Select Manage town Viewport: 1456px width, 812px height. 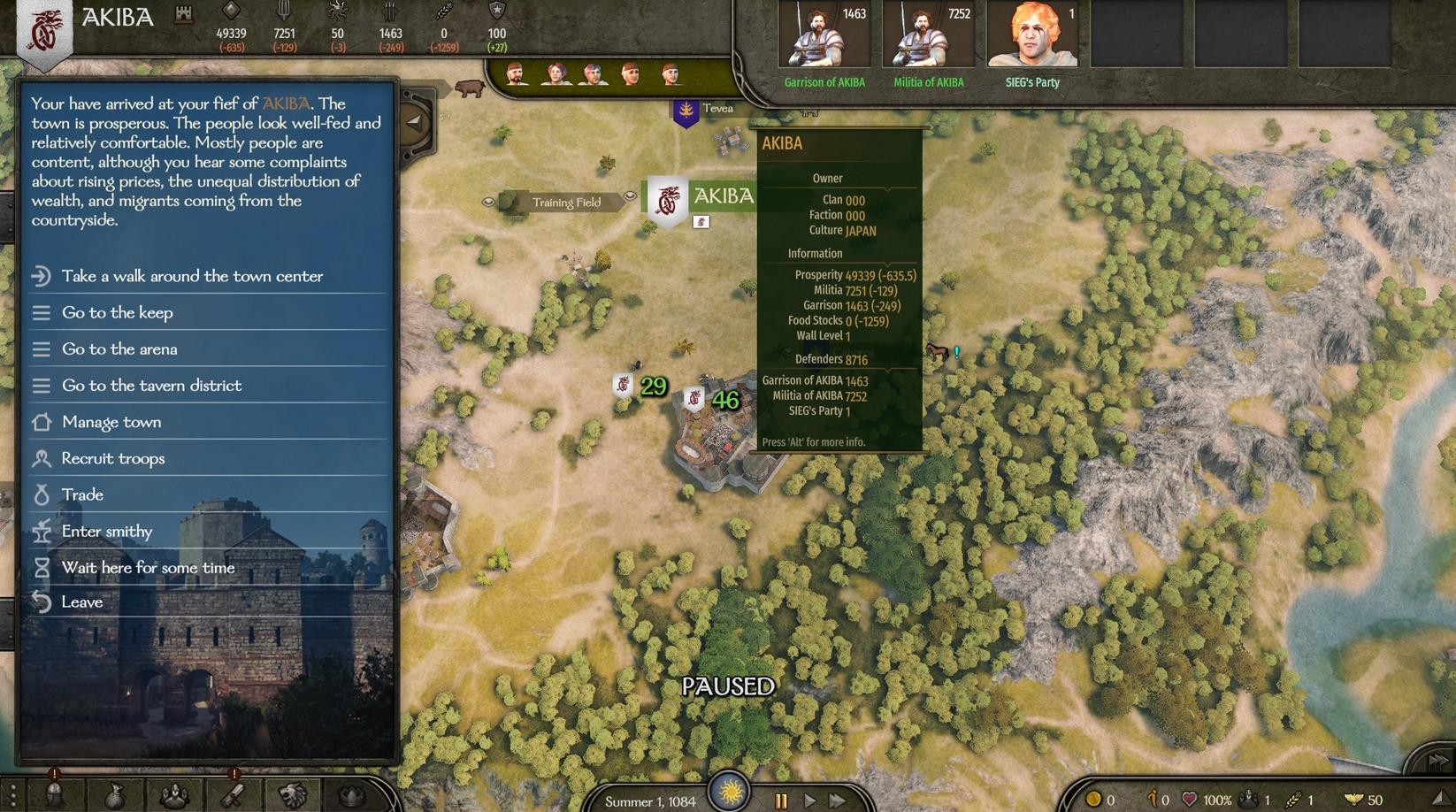111,422
